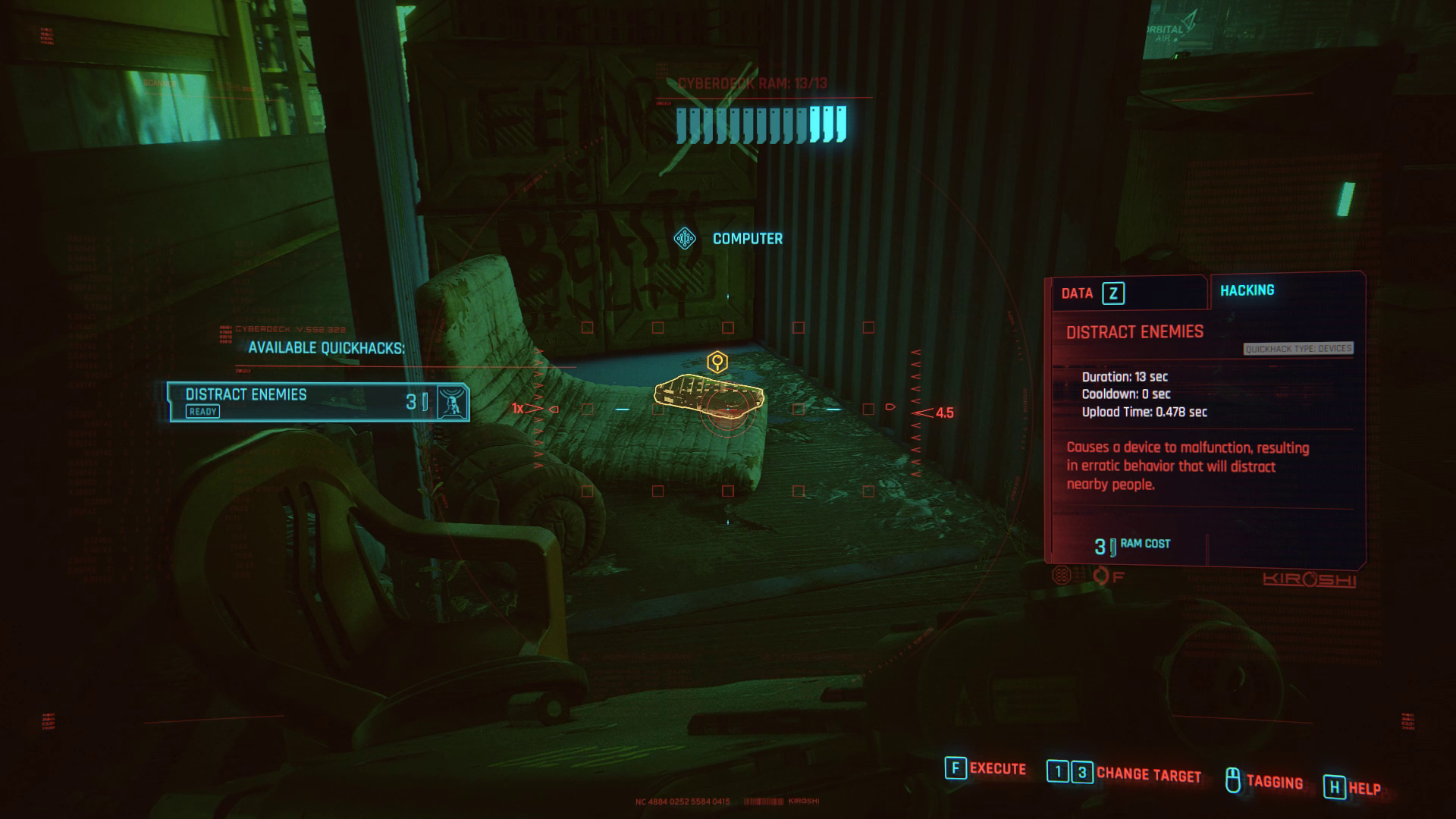Toggle the READY state on Distract Enemies
1456x819 pixels.
(x=202, y=412)
